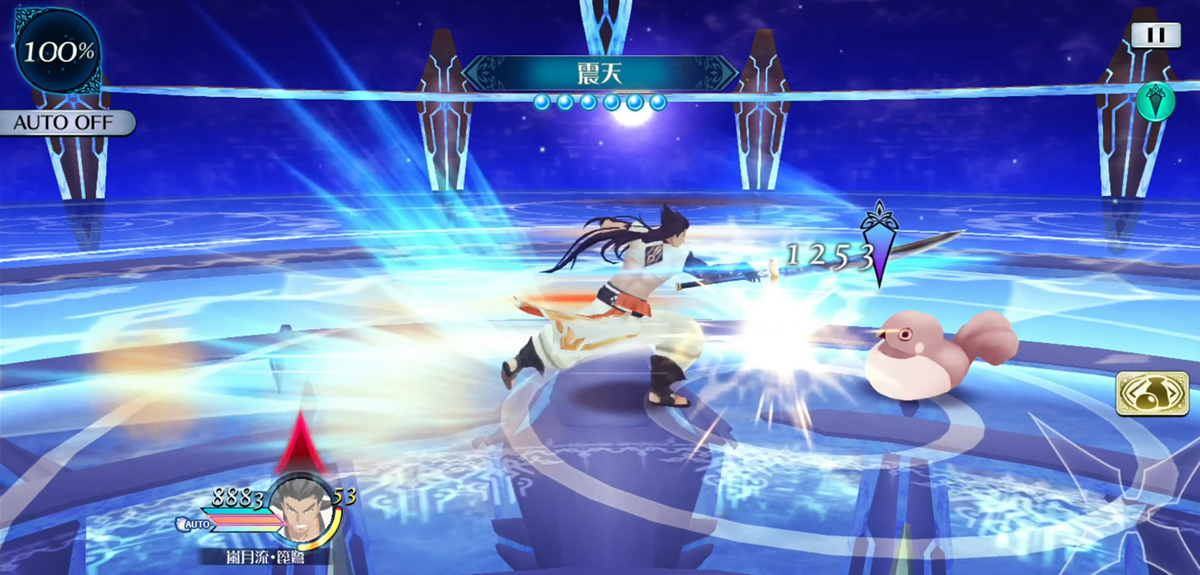Select the fighter's character portrait
Screen dimensions: 1200x575
tap(300, 506)
